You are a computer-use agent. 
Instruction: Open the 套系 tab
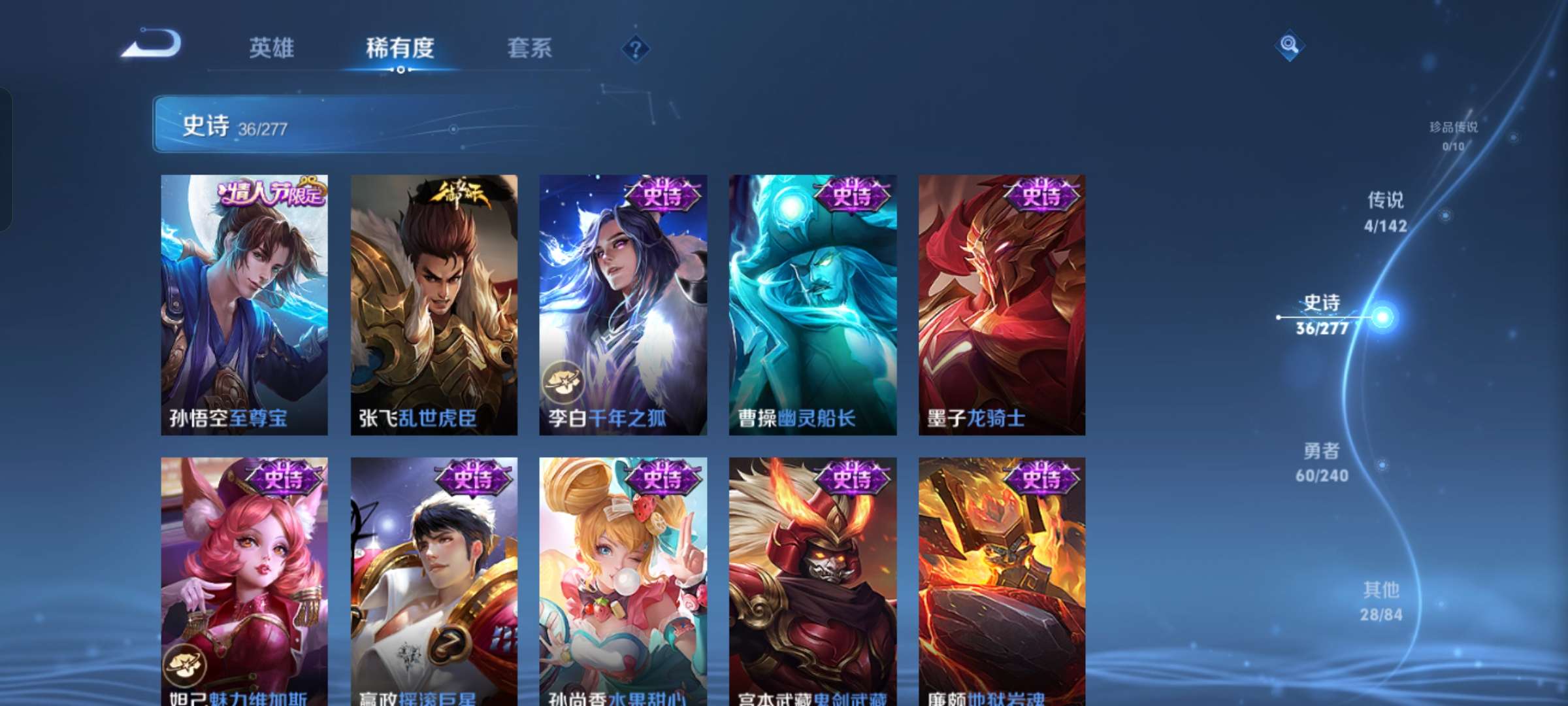[530, 48]
